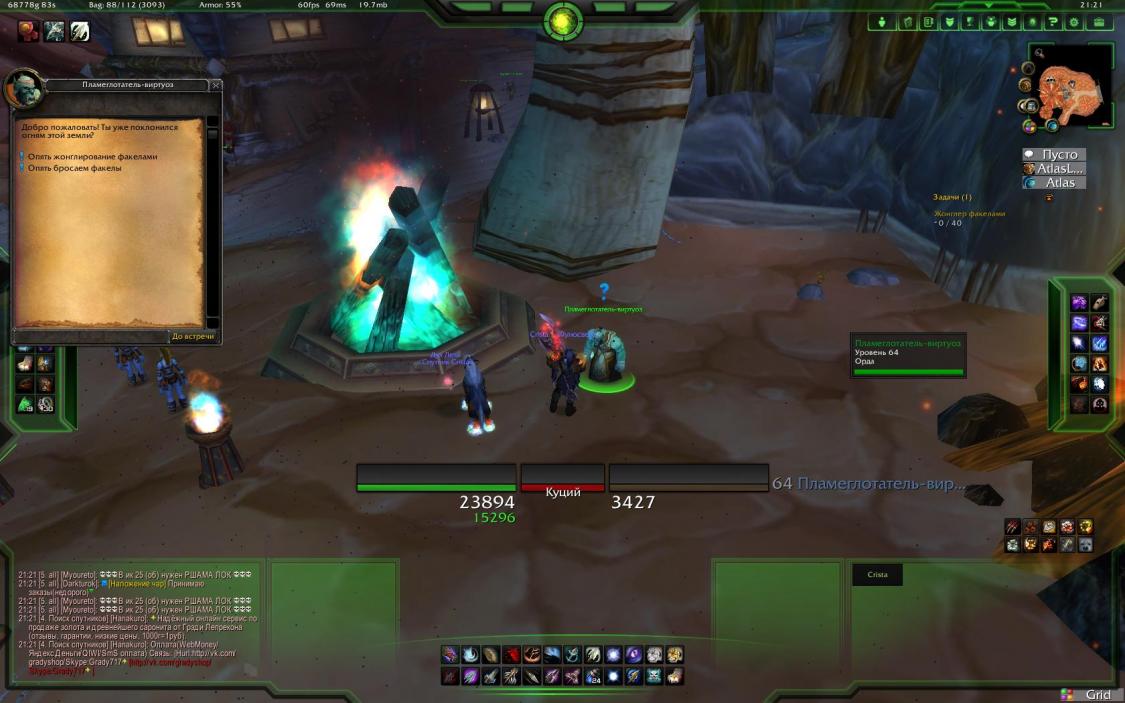Activate the skull-face ability on the action bar
The image size is (1125, 703).
click(x=654, y=677)
